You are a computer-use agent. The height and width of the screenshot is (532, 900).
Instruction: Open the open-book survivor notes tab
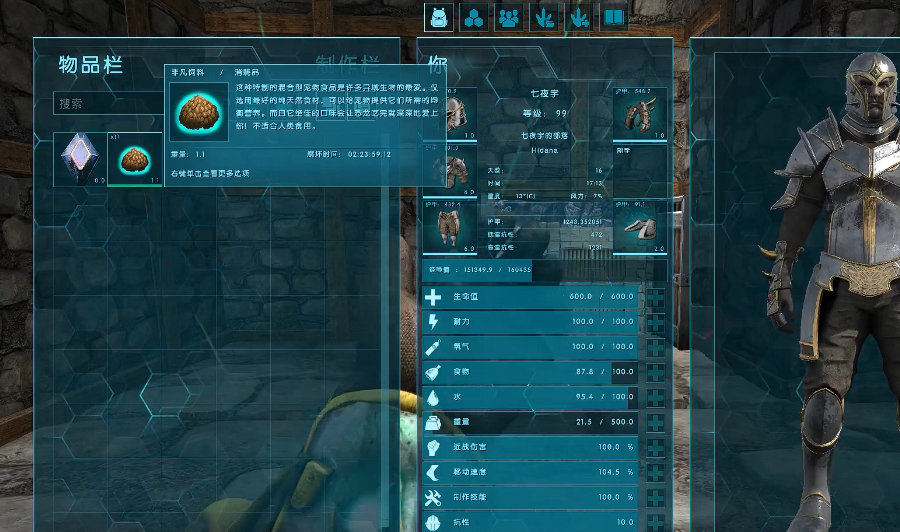click(x=613, y=17)
